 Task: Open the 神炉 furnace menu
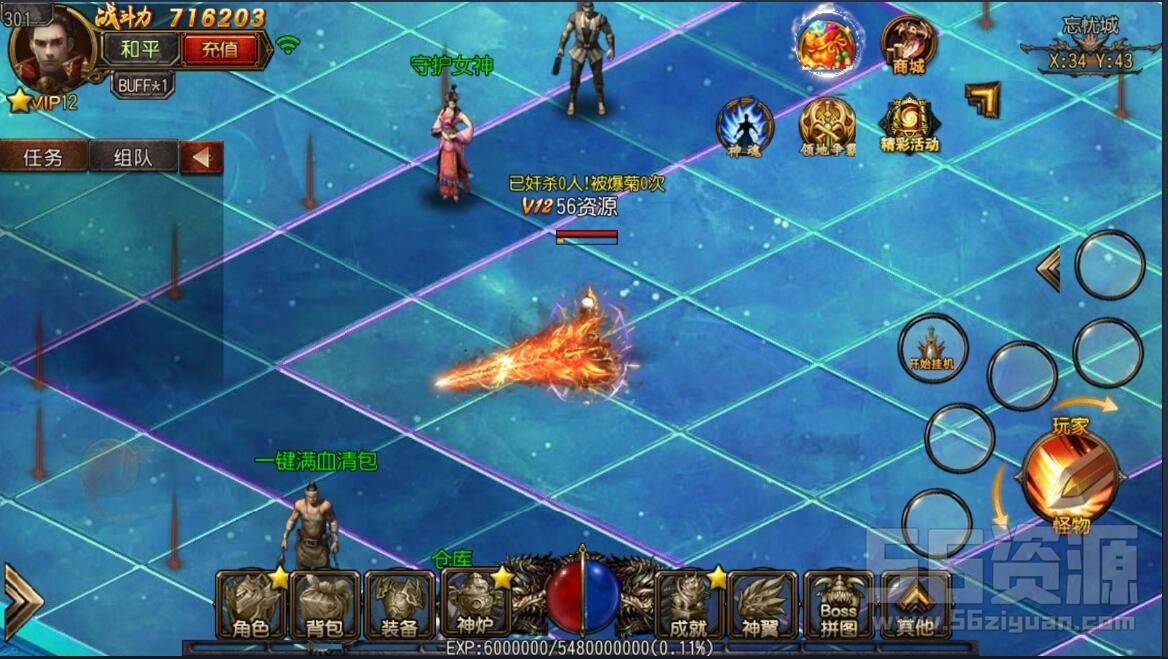tap(475, 605)
